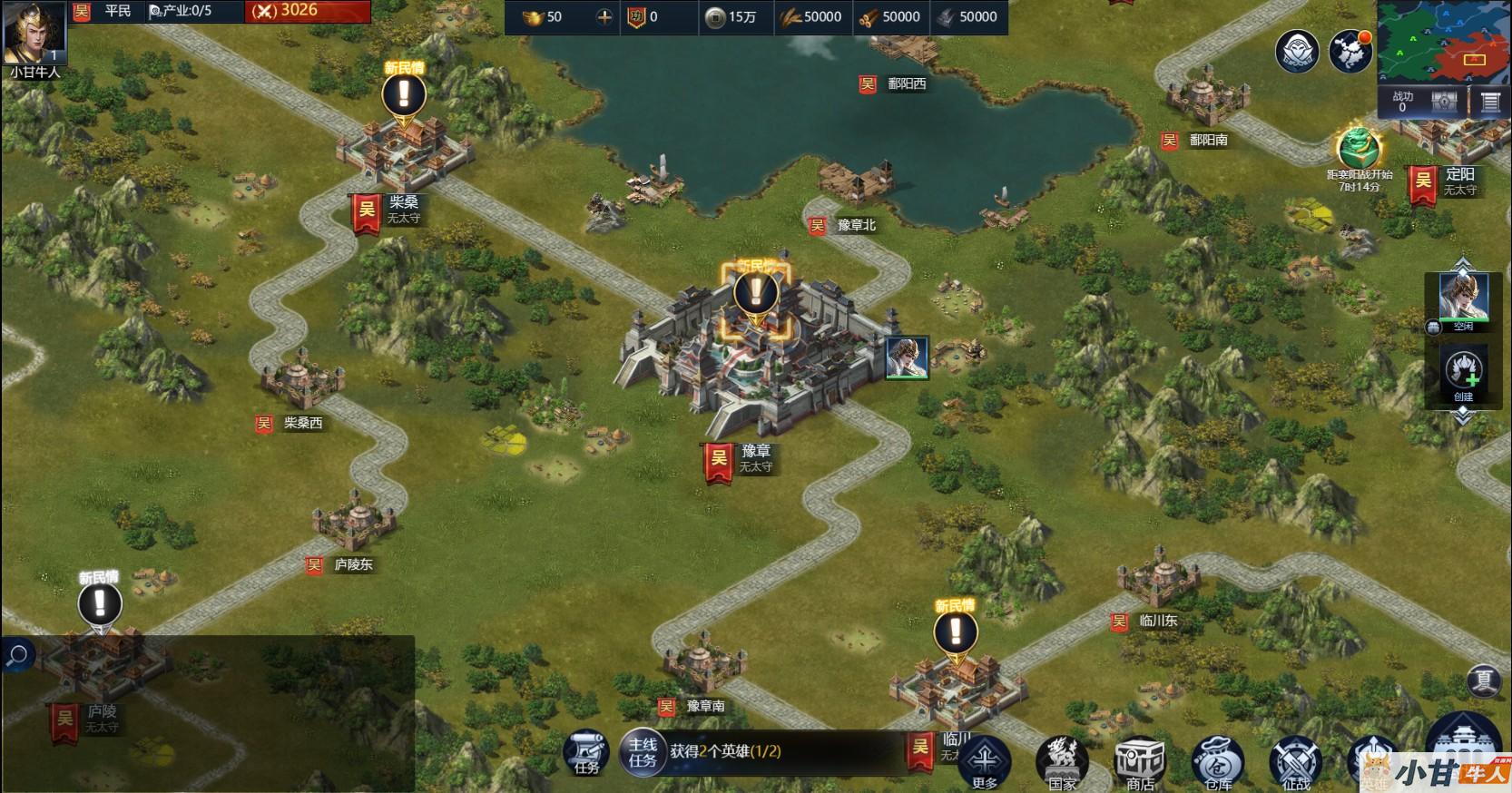Open the hooded advisor icon
Viewport: 1512px width, 793px height.
point(1297,51)
